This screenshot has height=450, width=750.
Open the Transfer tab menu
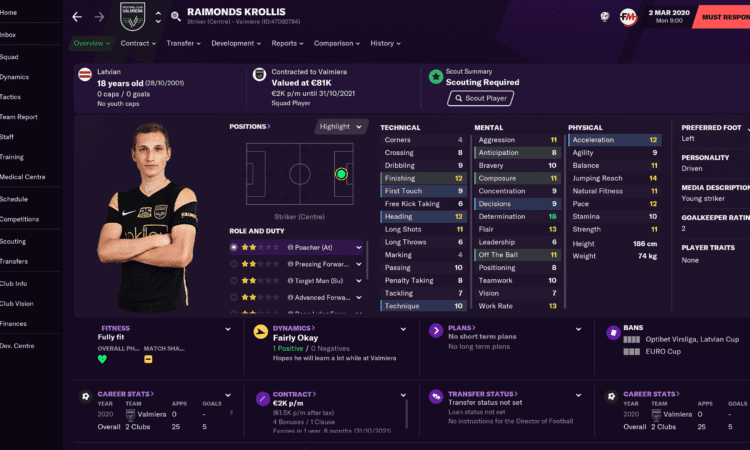pos(183,44)
